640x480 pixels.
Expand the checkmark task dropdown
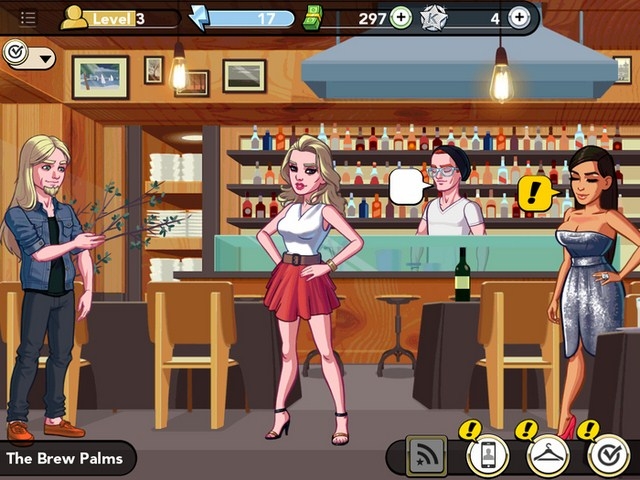pos(29,56)
